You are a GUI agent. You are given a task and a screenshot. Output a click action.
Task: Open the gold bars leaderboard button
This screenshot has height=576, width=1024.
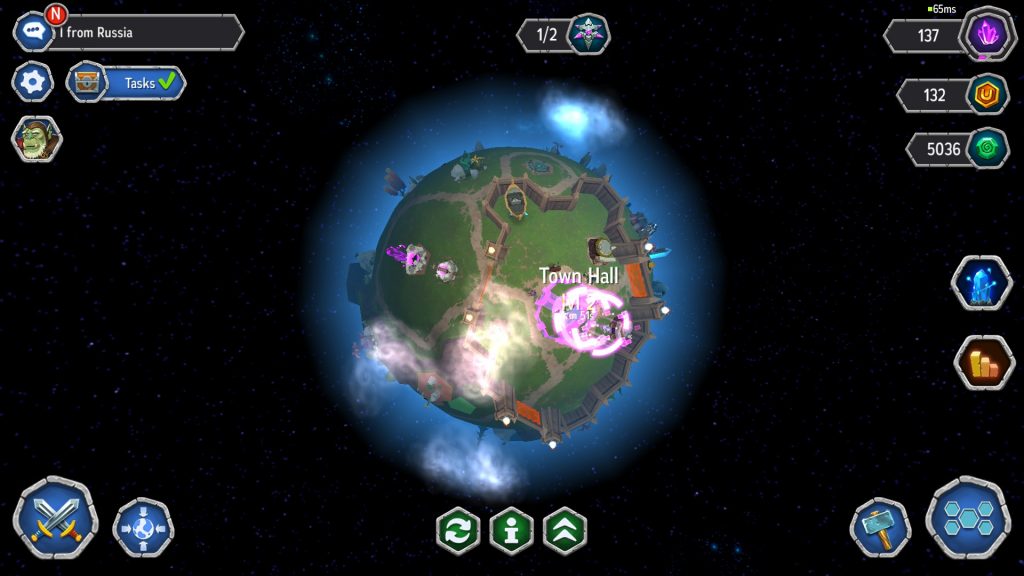984,362
